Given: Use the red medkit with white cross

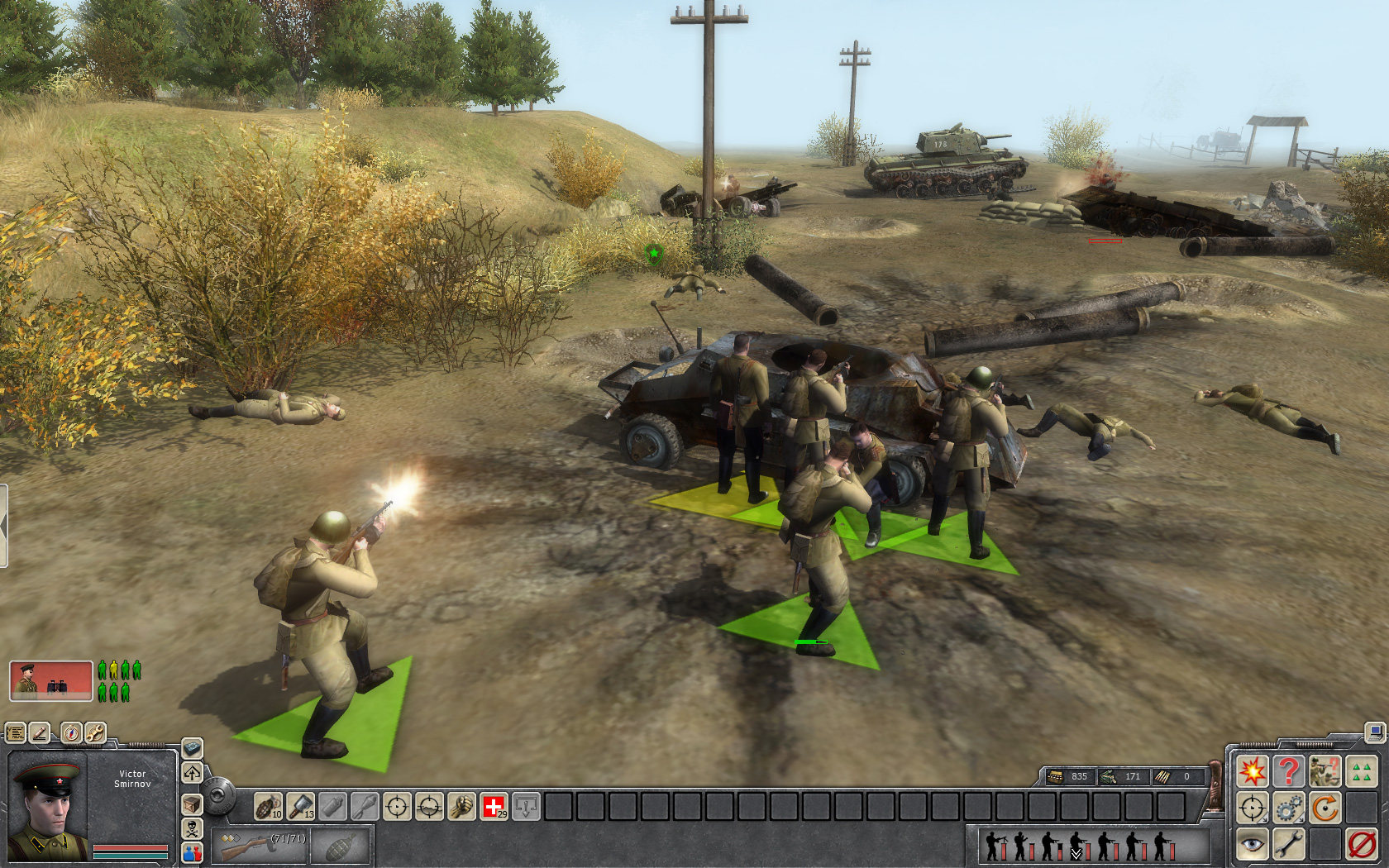Looking at the screenshot, I should coord(494,806).
